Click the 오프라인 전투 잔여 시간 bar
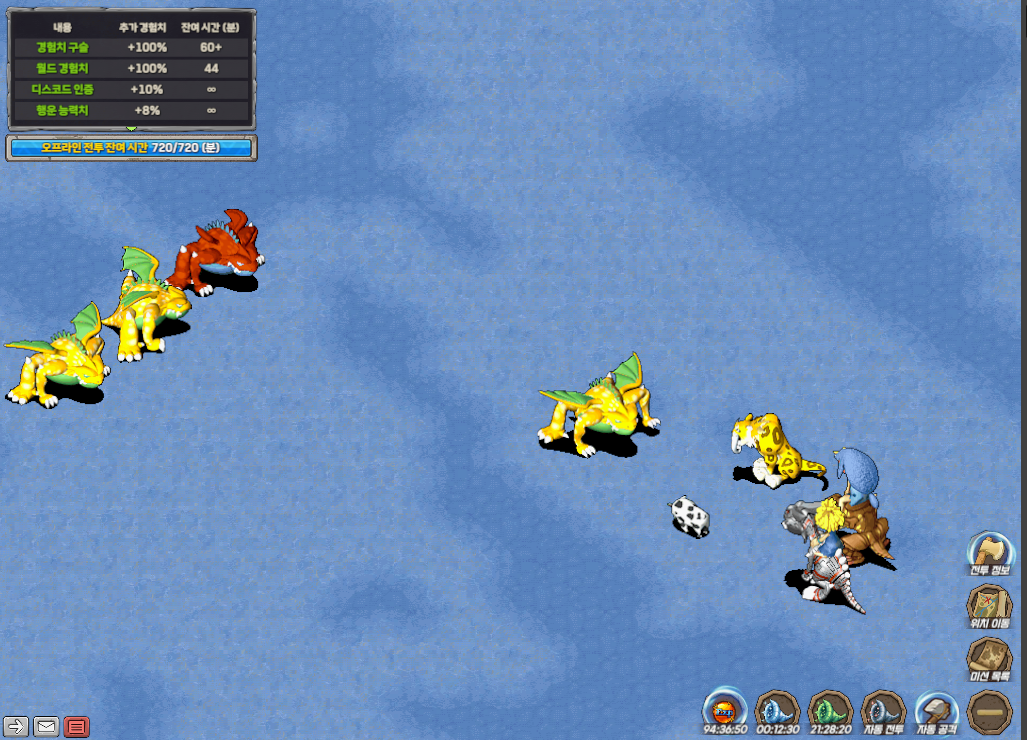 (x=131, y=148)
